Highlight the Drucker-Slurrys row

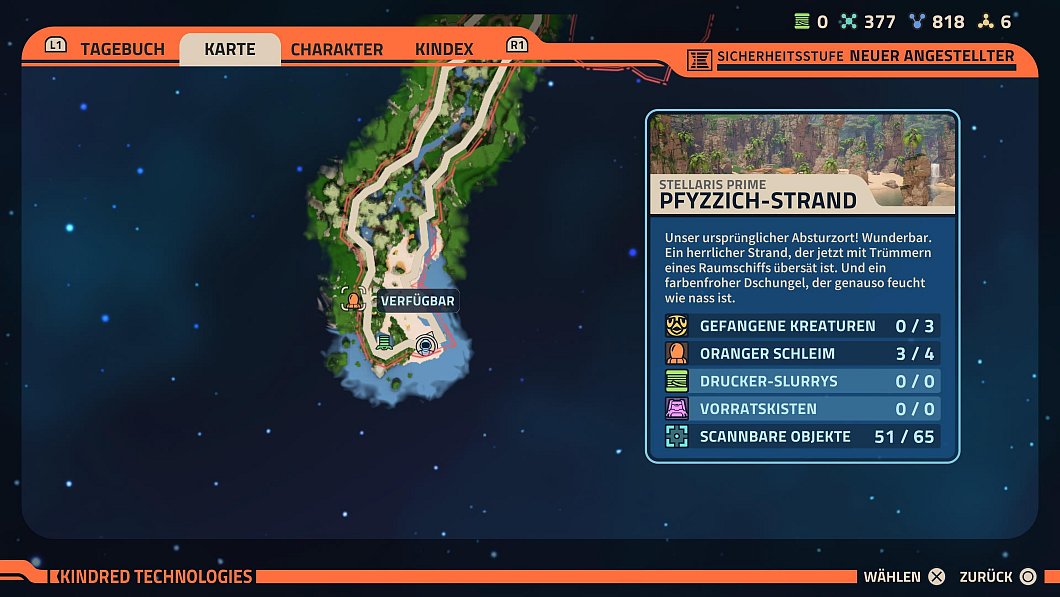click(x=802, y=381)
